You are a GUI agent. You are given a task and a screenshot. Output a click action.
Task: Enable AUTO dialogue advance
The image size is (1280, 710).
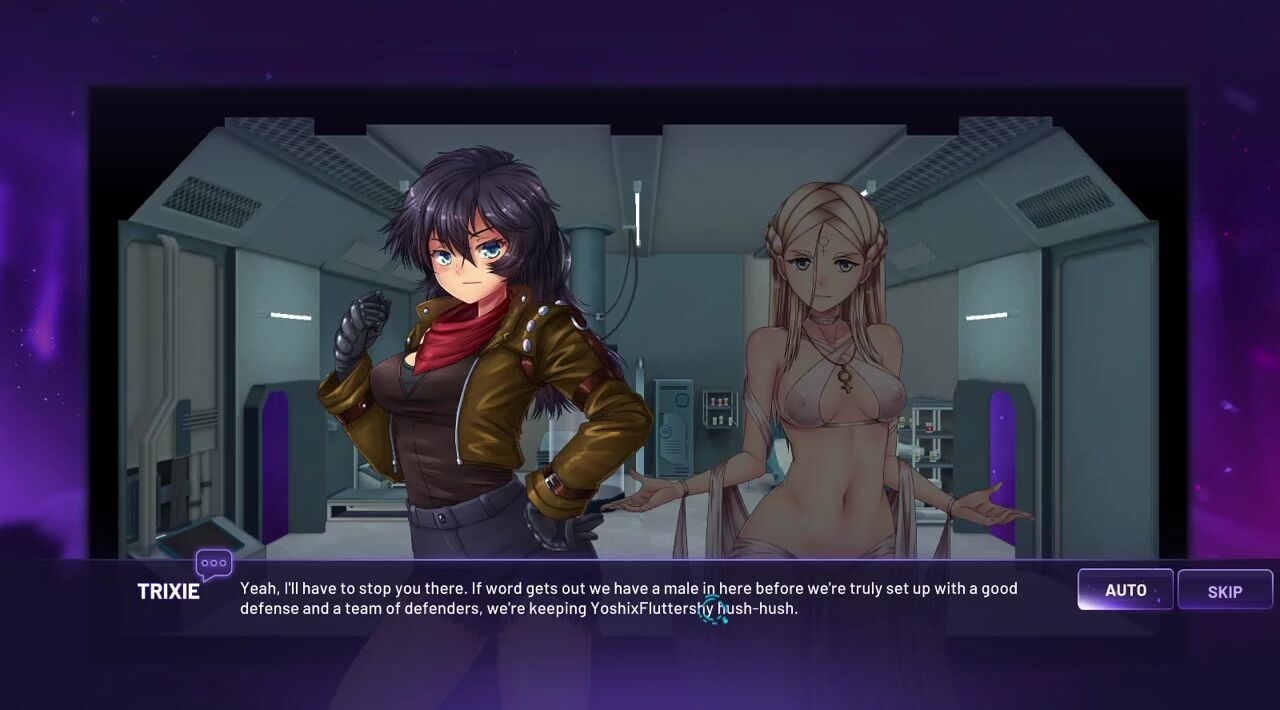tap(1125, 590)
